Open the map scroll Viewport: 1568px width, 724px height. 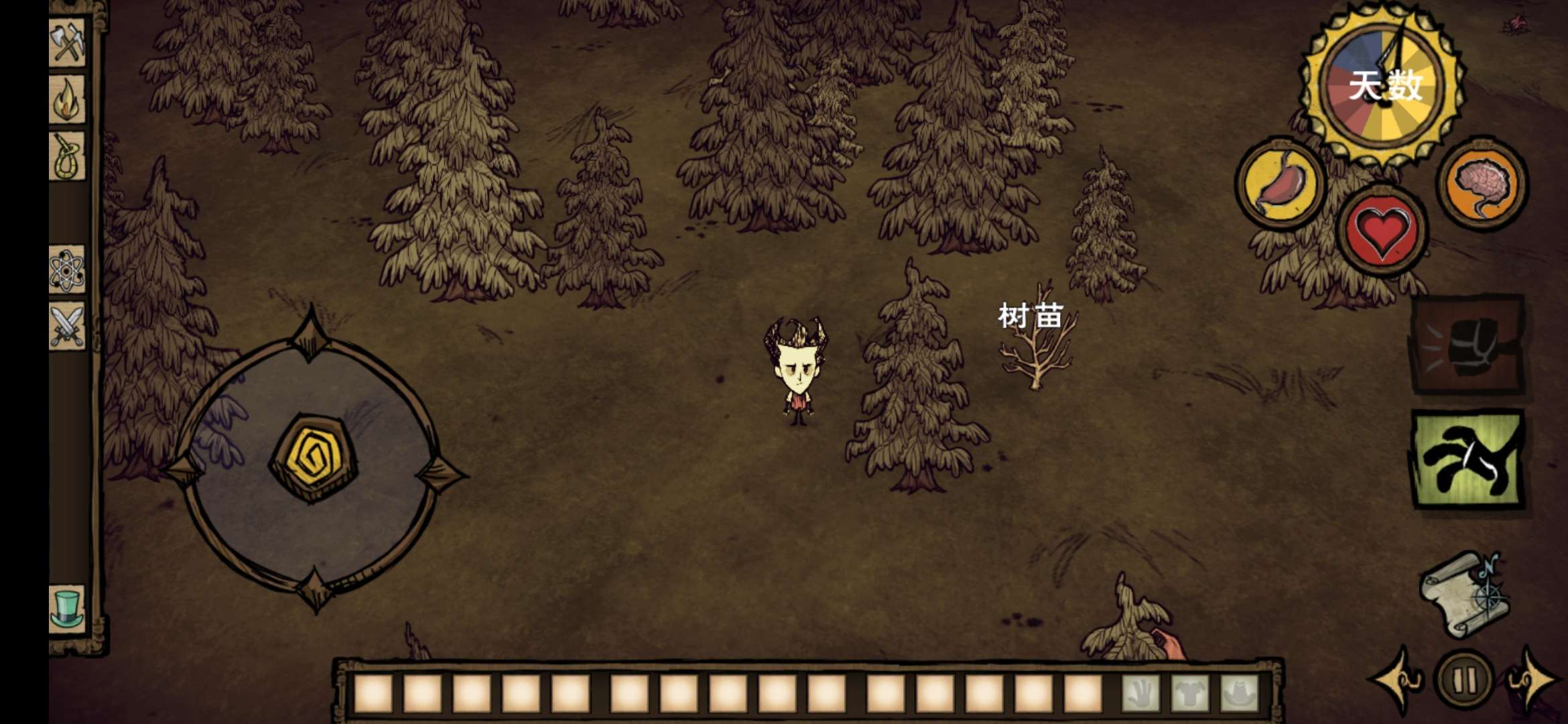(x=1465, y=595)
